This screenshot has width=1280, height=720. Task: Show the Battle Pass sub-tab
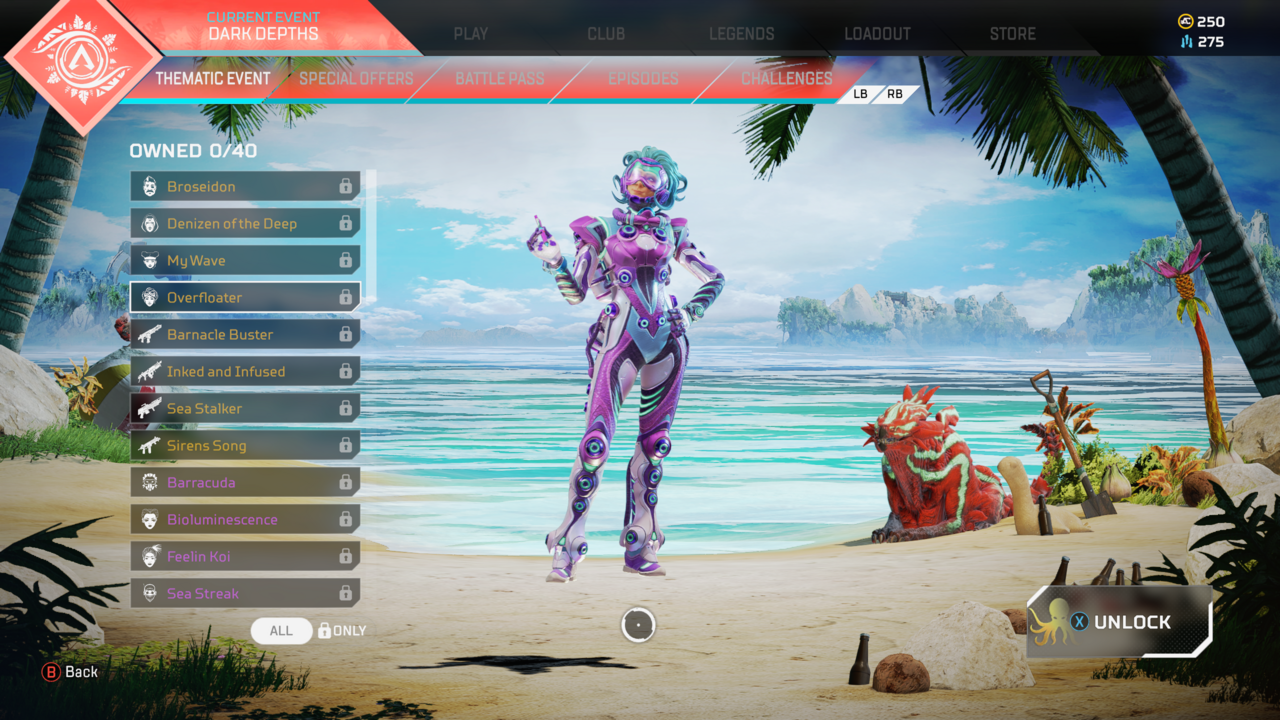(x=499, y=78)
